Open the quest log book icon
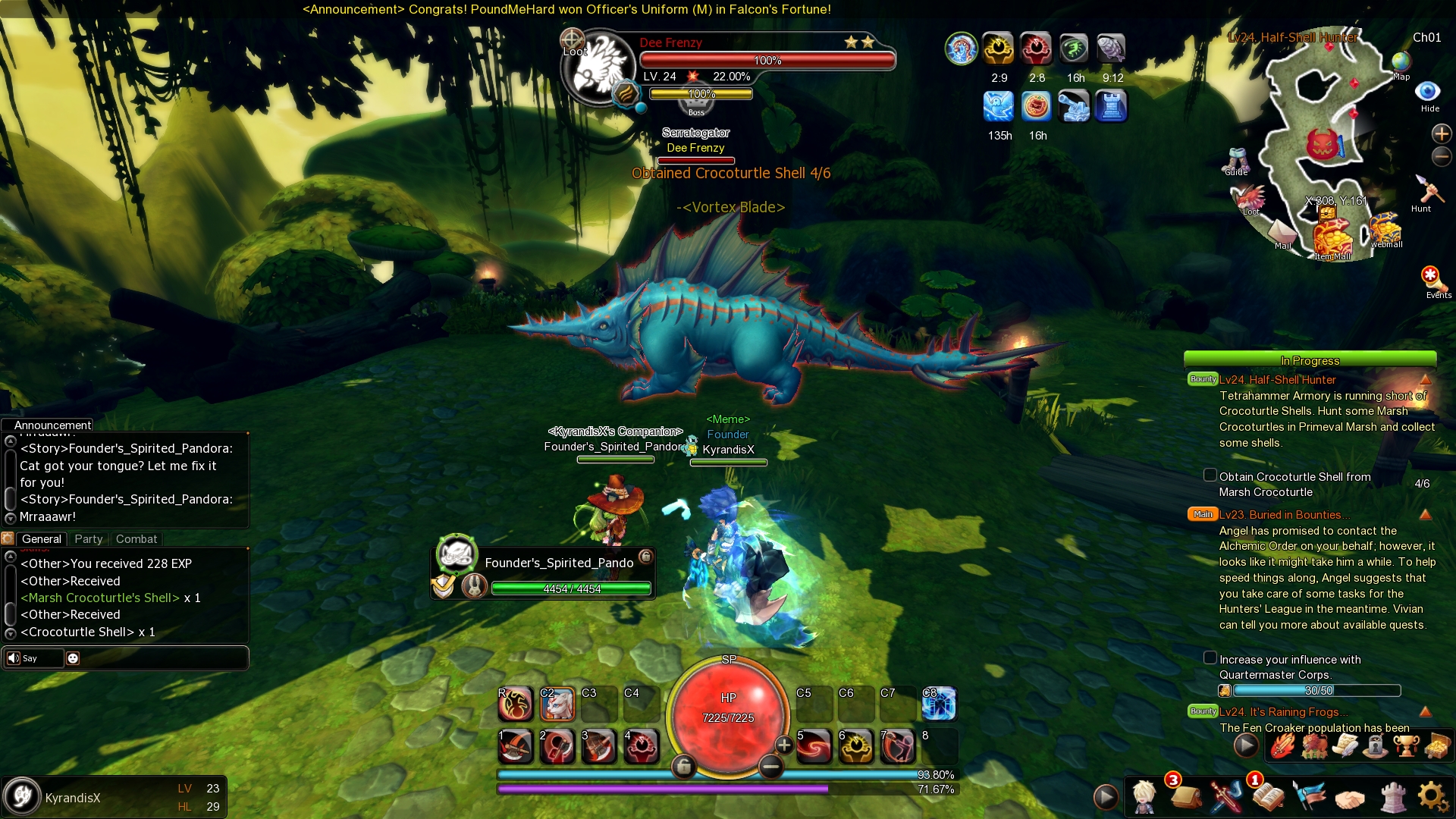This screenshot has width=1456, height=819. [1269, 796]
